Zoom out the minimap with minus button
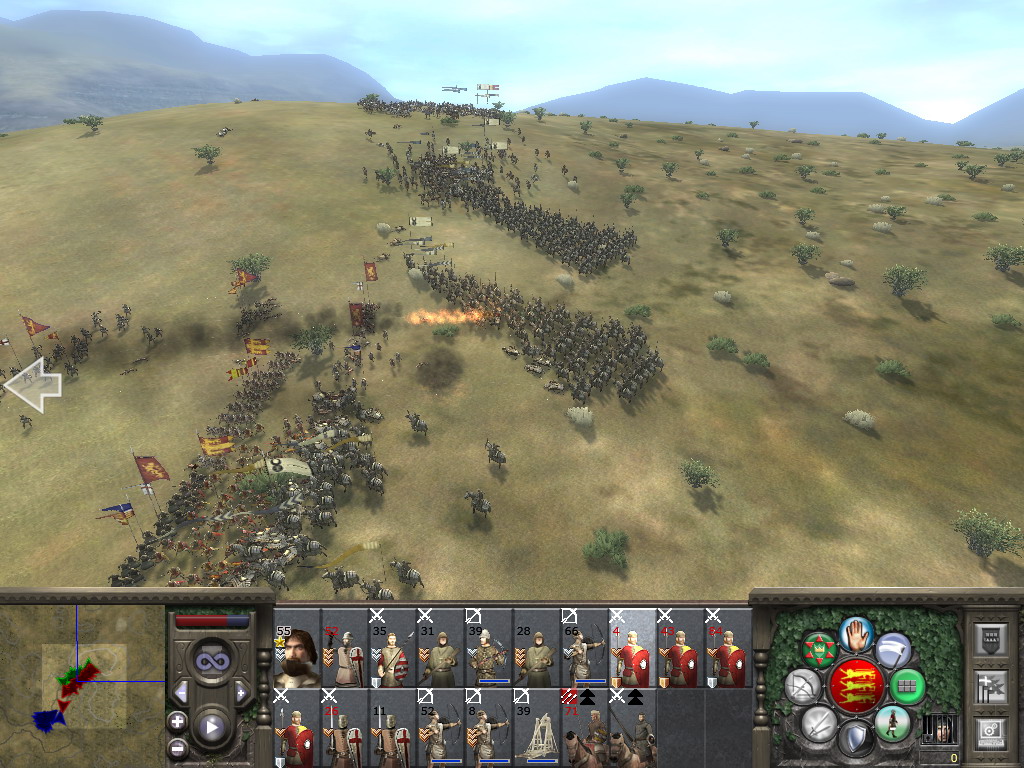The height and width of the screenshot is (768, 1024). pos(178,747)
